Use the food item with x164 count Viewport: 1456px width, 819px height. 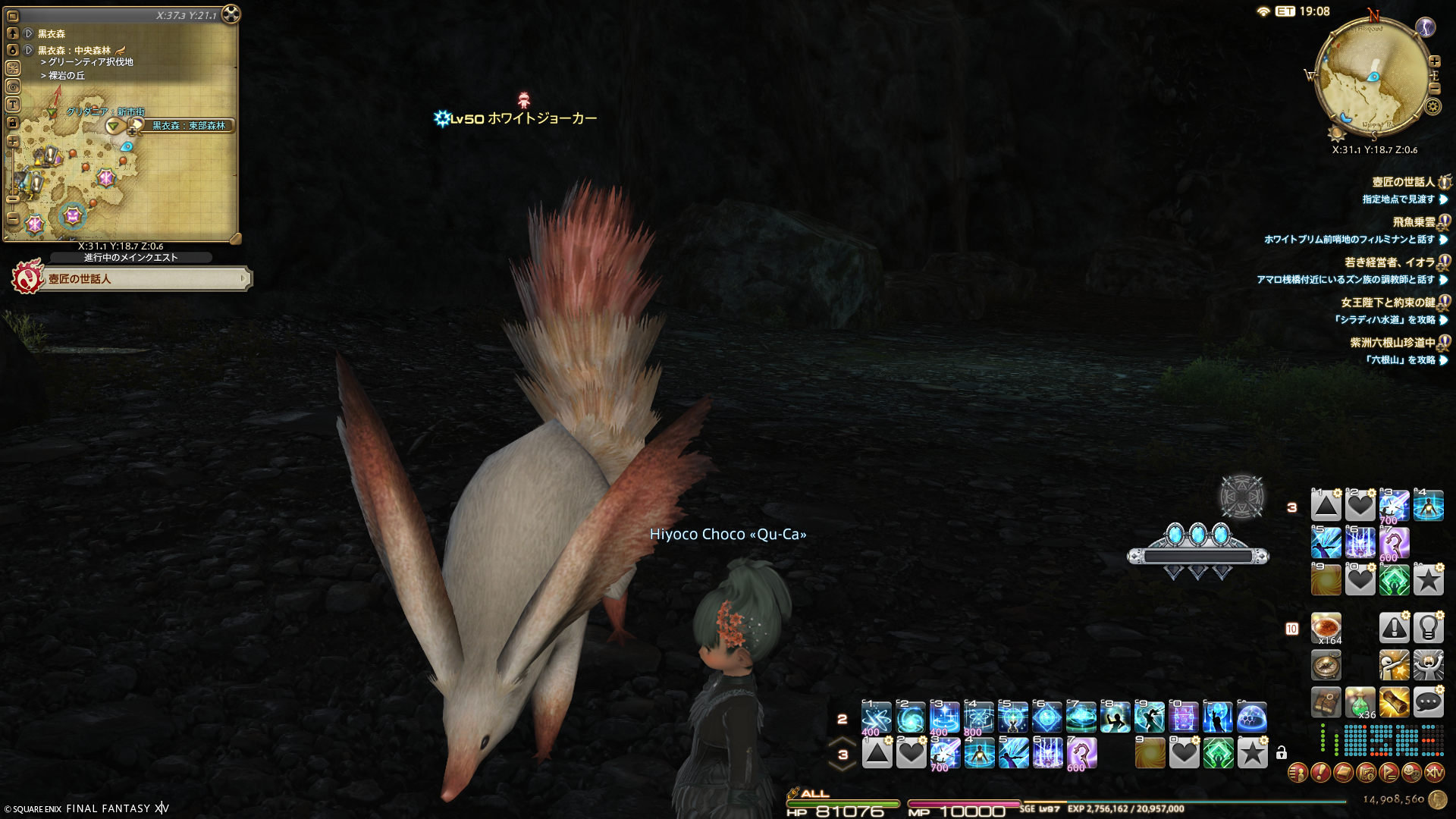[1326, 628]
